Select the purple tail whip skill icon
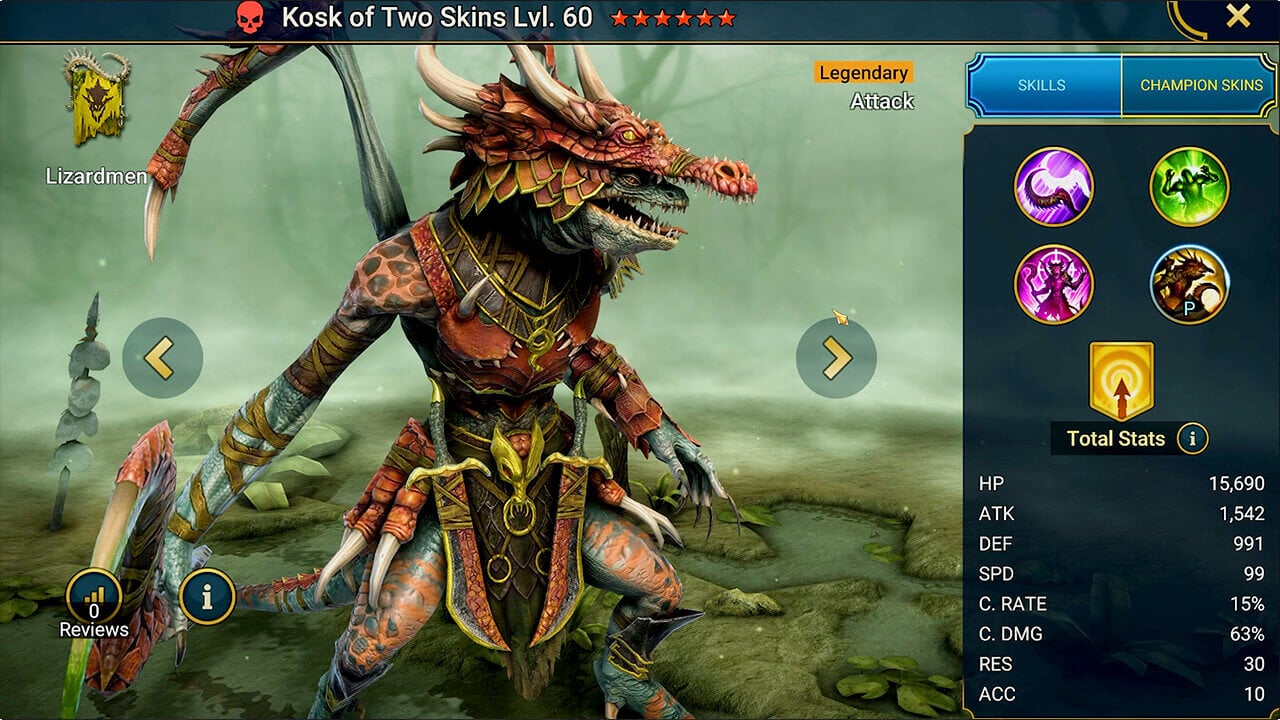This screenshot has width=1280, height=720. [1054, 187]
